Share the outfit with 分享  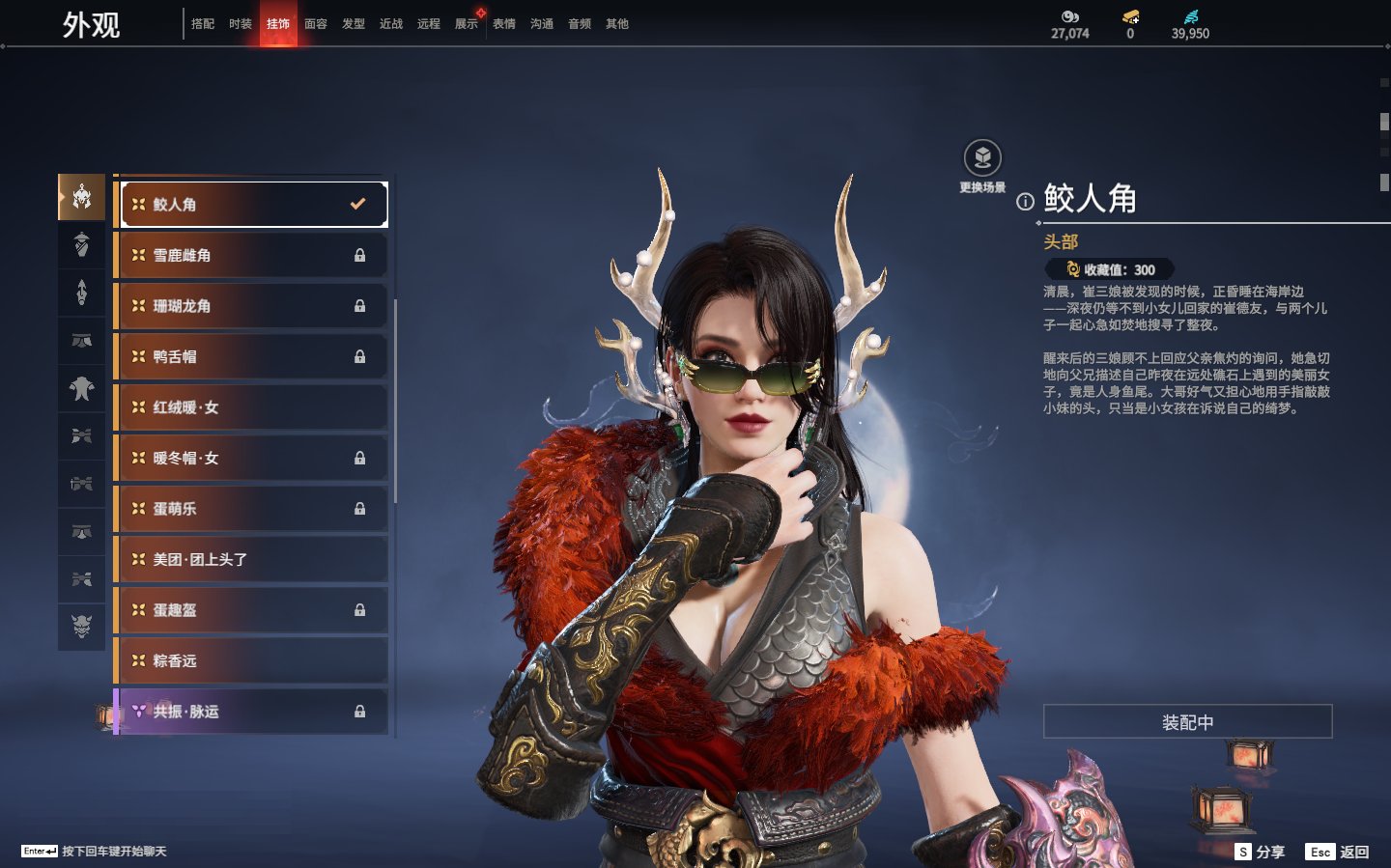coord(1261,852)
